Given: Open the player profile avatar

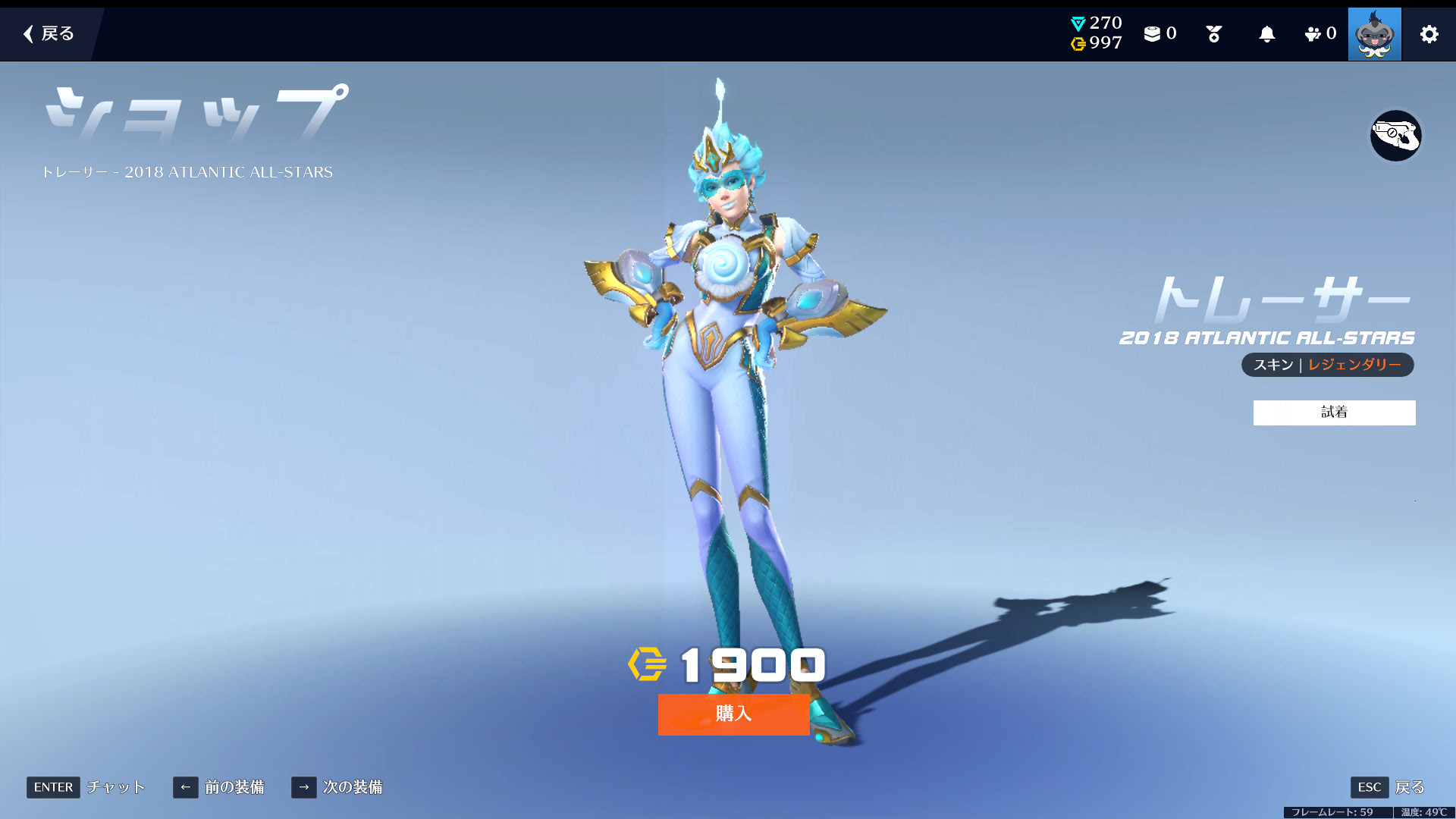Looking at the screenshot, I should (x=1374, y=34).
